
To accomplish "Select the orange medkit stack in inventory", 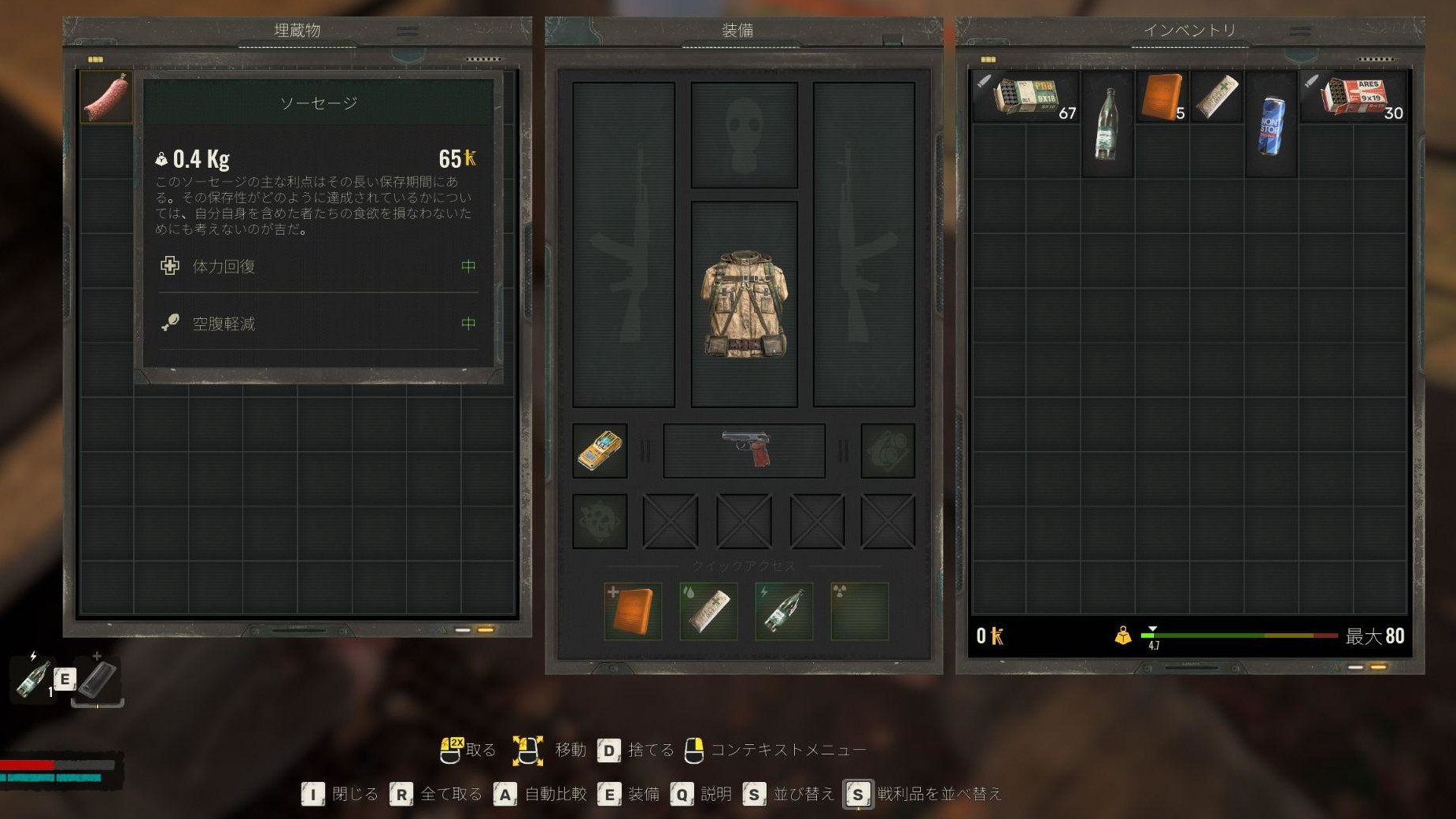I will (x=1162, y=97).
